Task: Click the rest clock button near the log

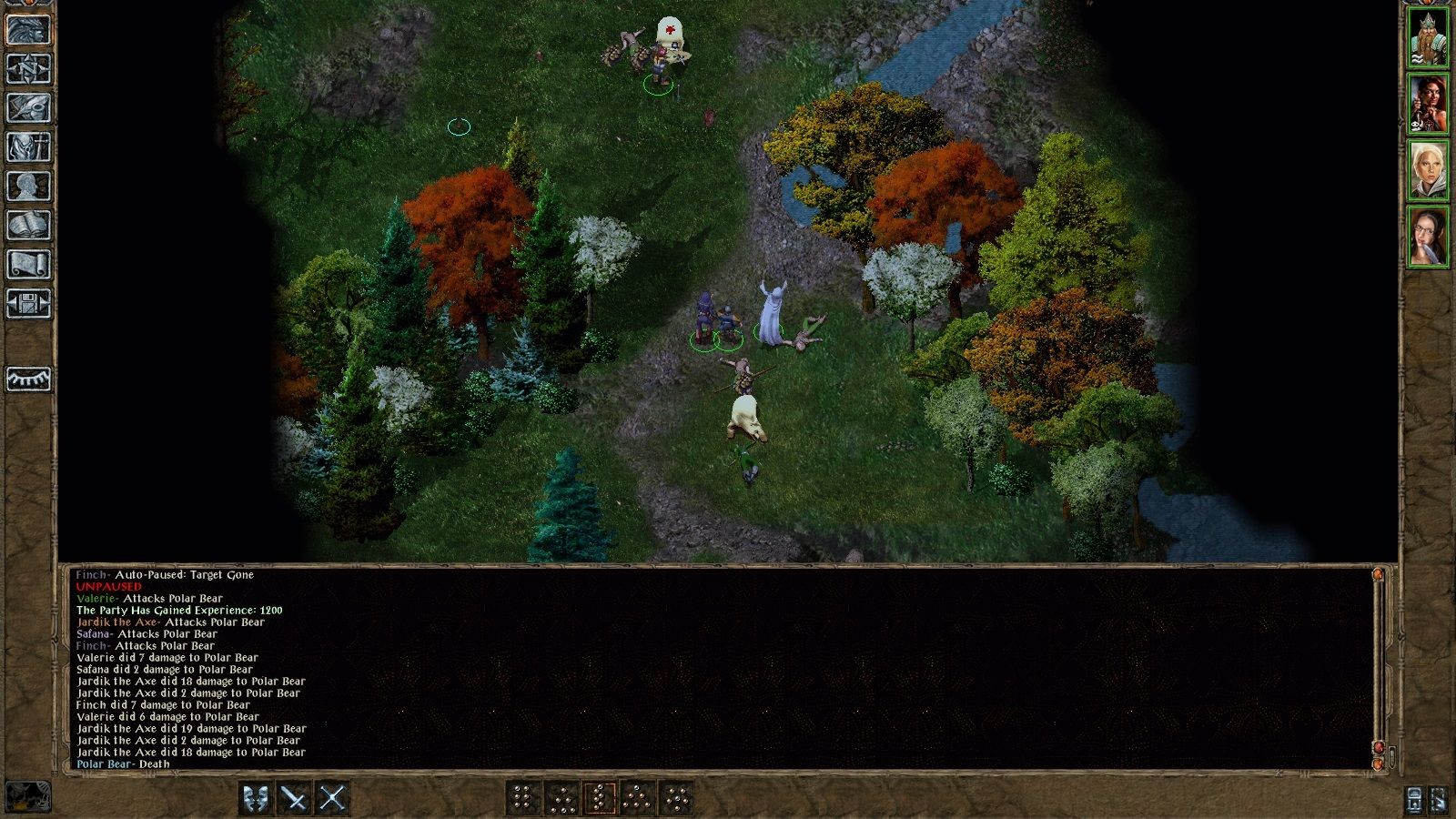Action: pyautogui.click(x=1413, y=801)
